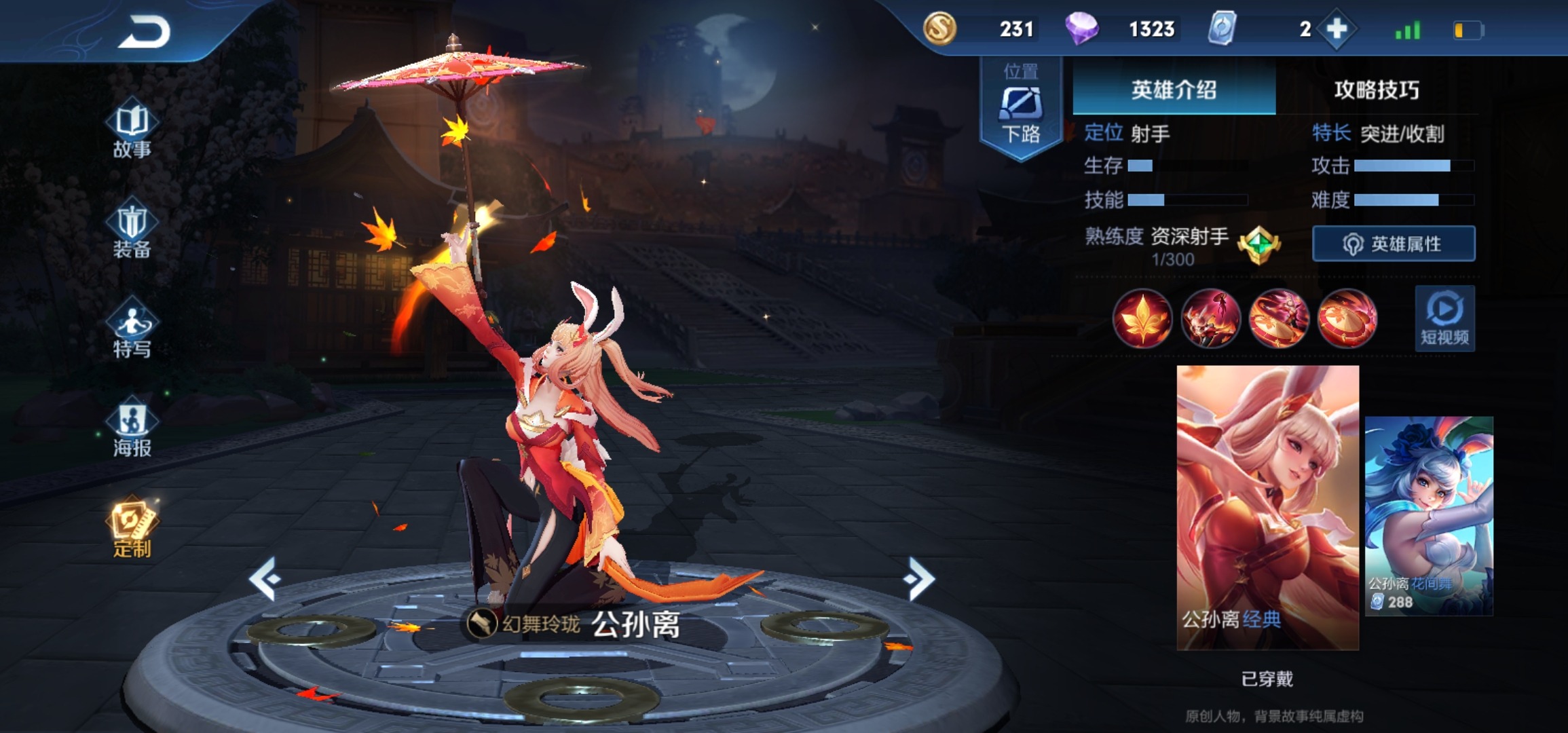Open the 英雄属性 hero attributes panel

(x=1394, y=244)
